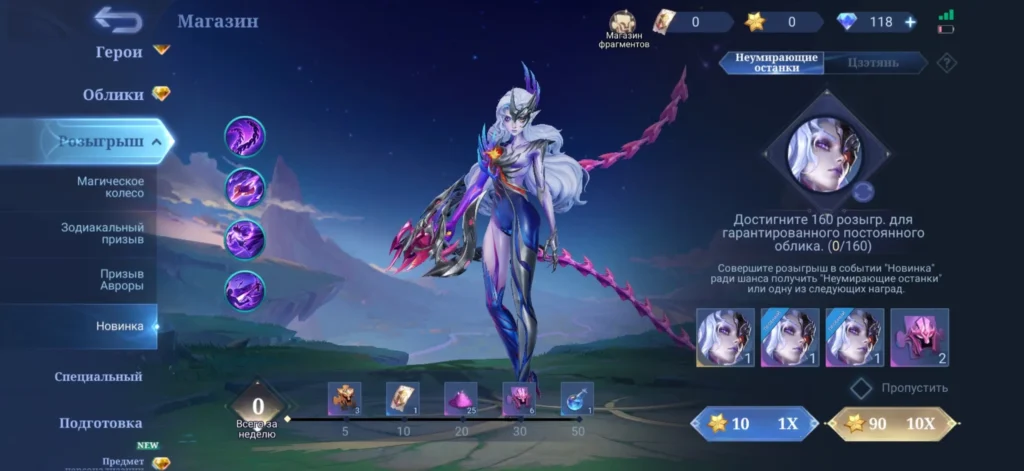Select Магическое колесо draw

tap(110, 187)
